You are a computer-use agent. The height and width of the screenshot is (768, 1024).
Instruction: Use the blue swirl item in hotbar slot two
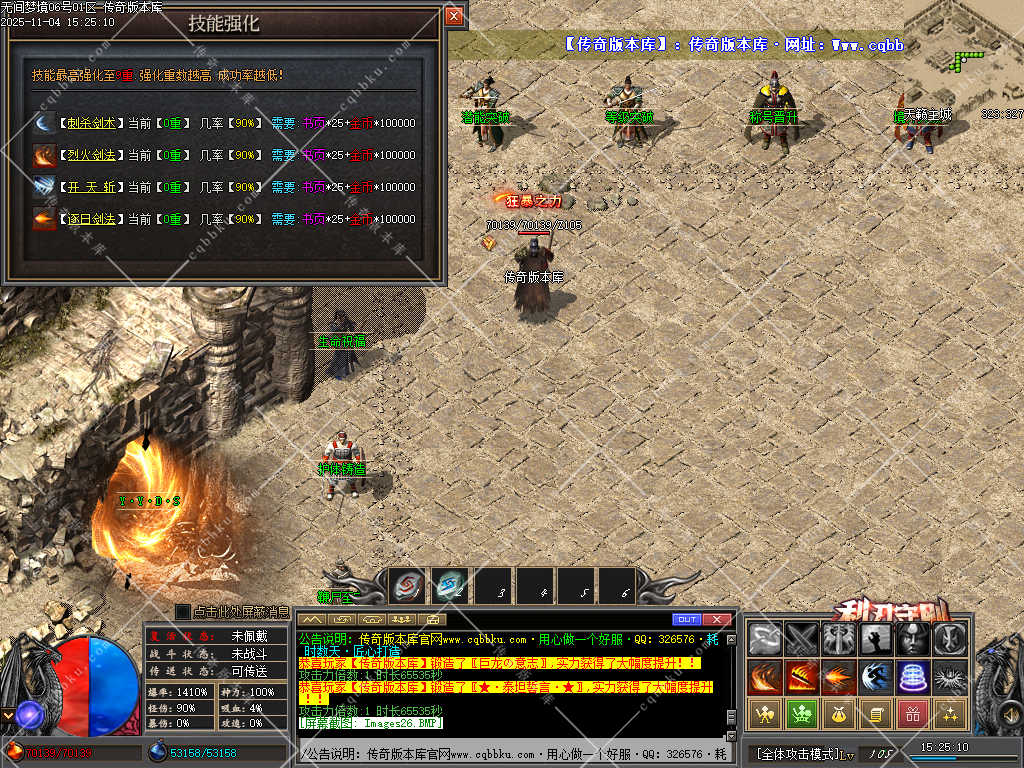[x=450, y=586]
